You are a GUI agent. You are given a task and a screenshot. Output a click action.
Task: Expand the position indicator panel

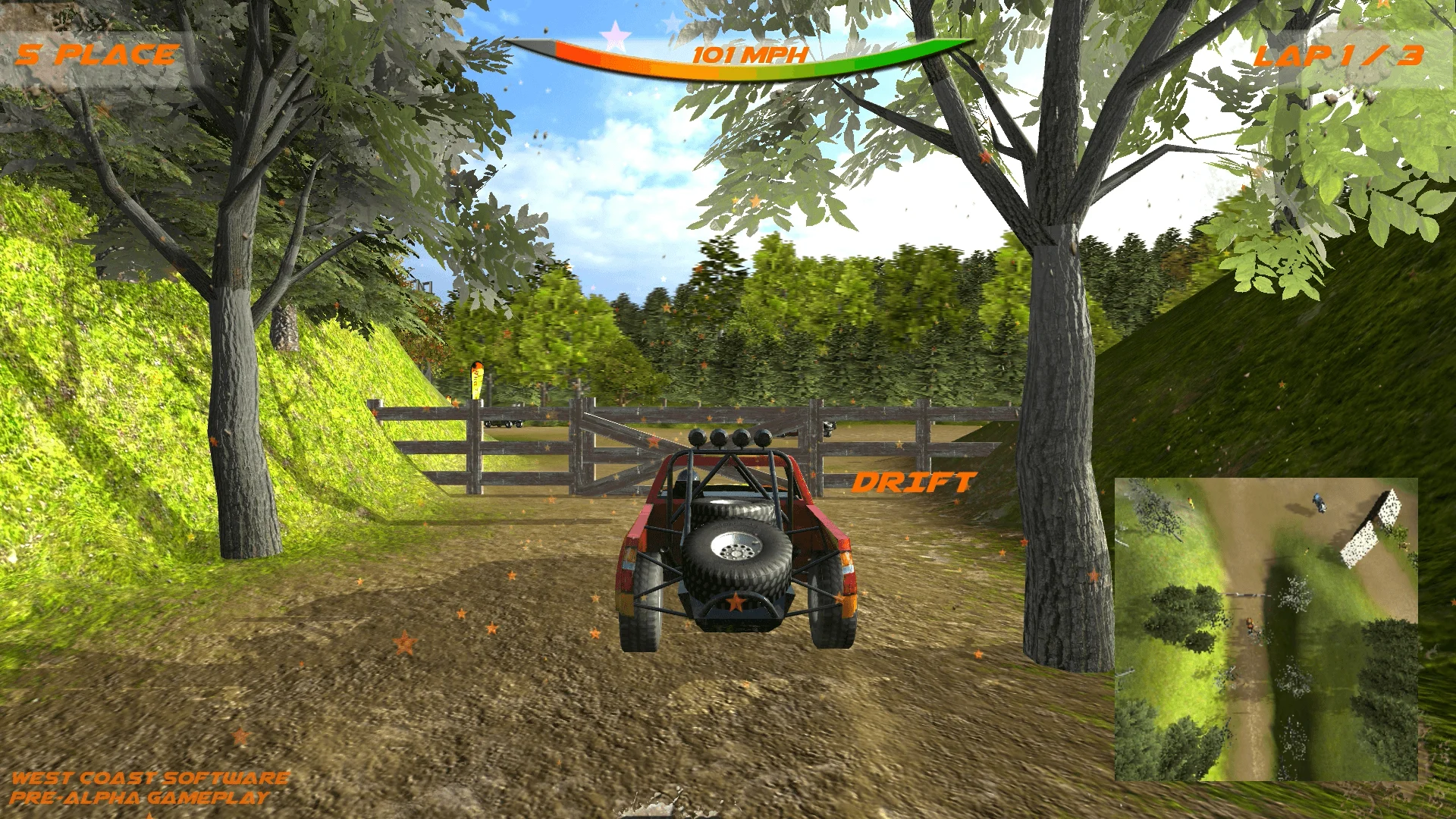(99, 53)
